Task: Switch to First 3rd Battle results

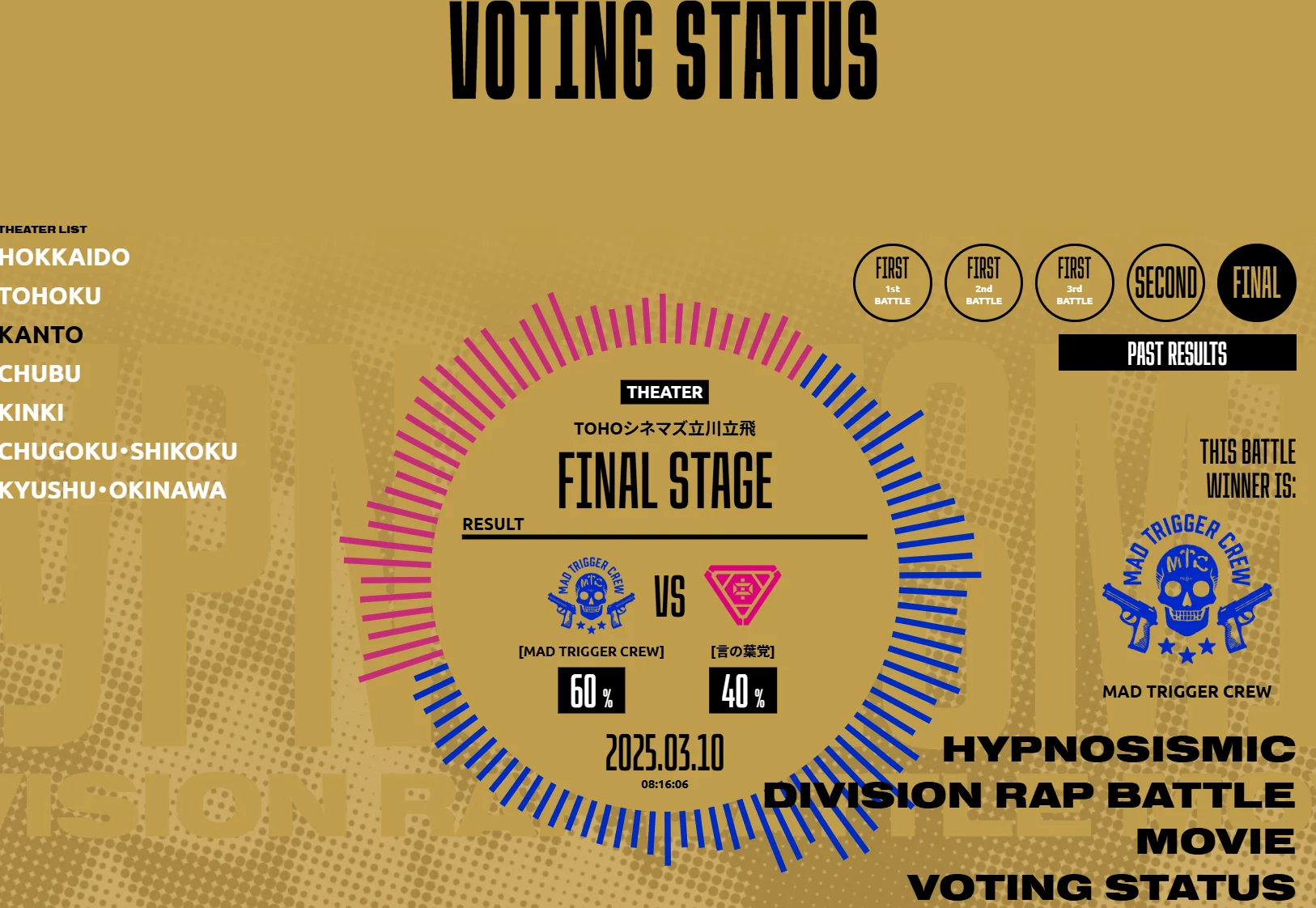Action: pos(1074,283)
